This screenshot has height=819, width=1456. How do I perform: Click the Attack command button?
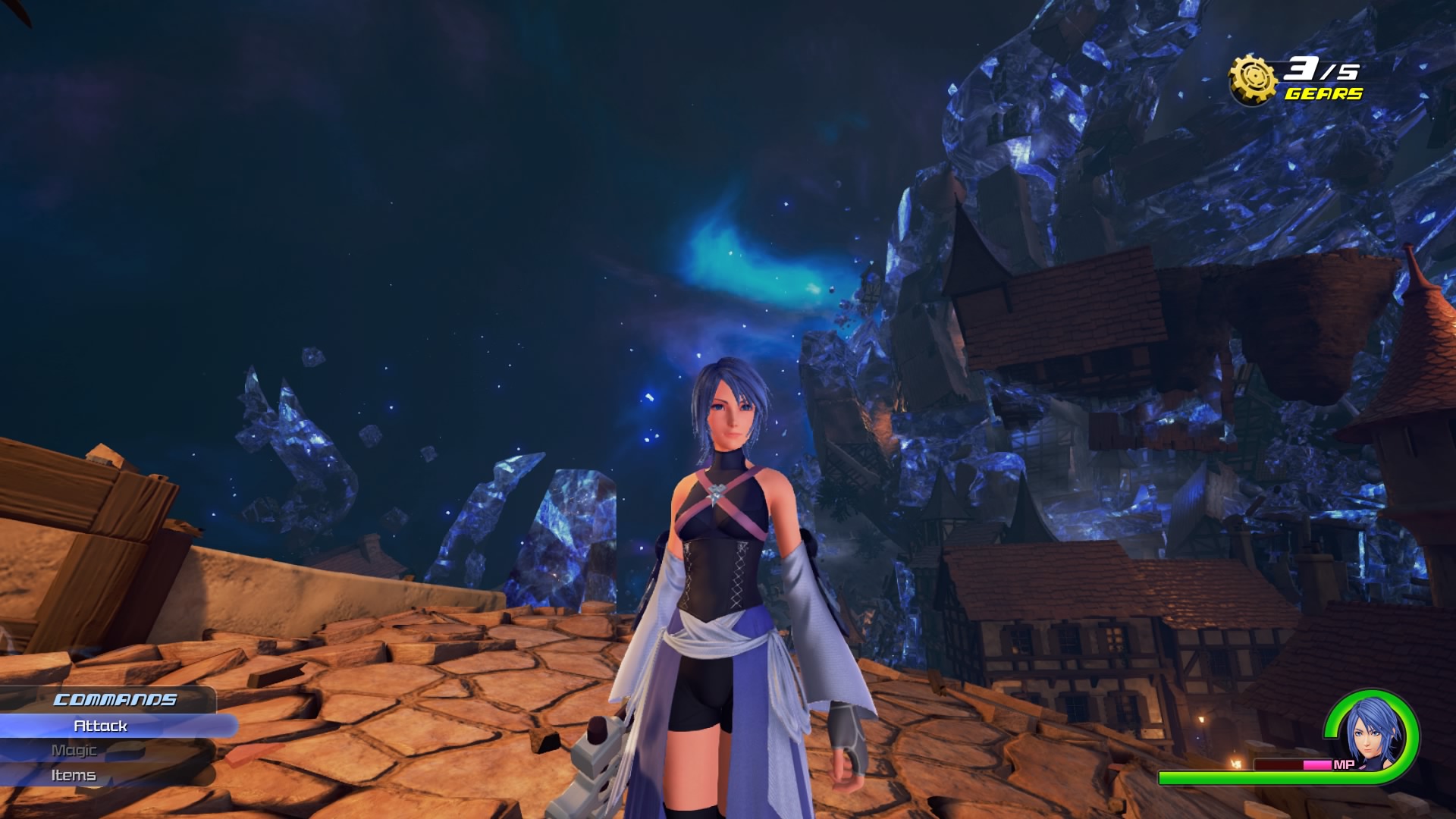[x=99, y=725]
